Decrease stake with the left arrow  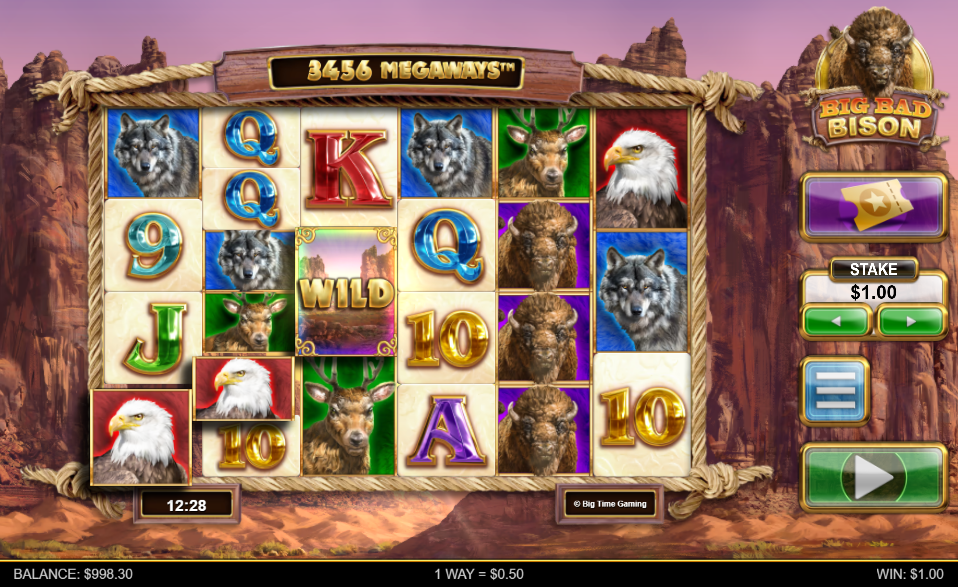coord(837,321)
